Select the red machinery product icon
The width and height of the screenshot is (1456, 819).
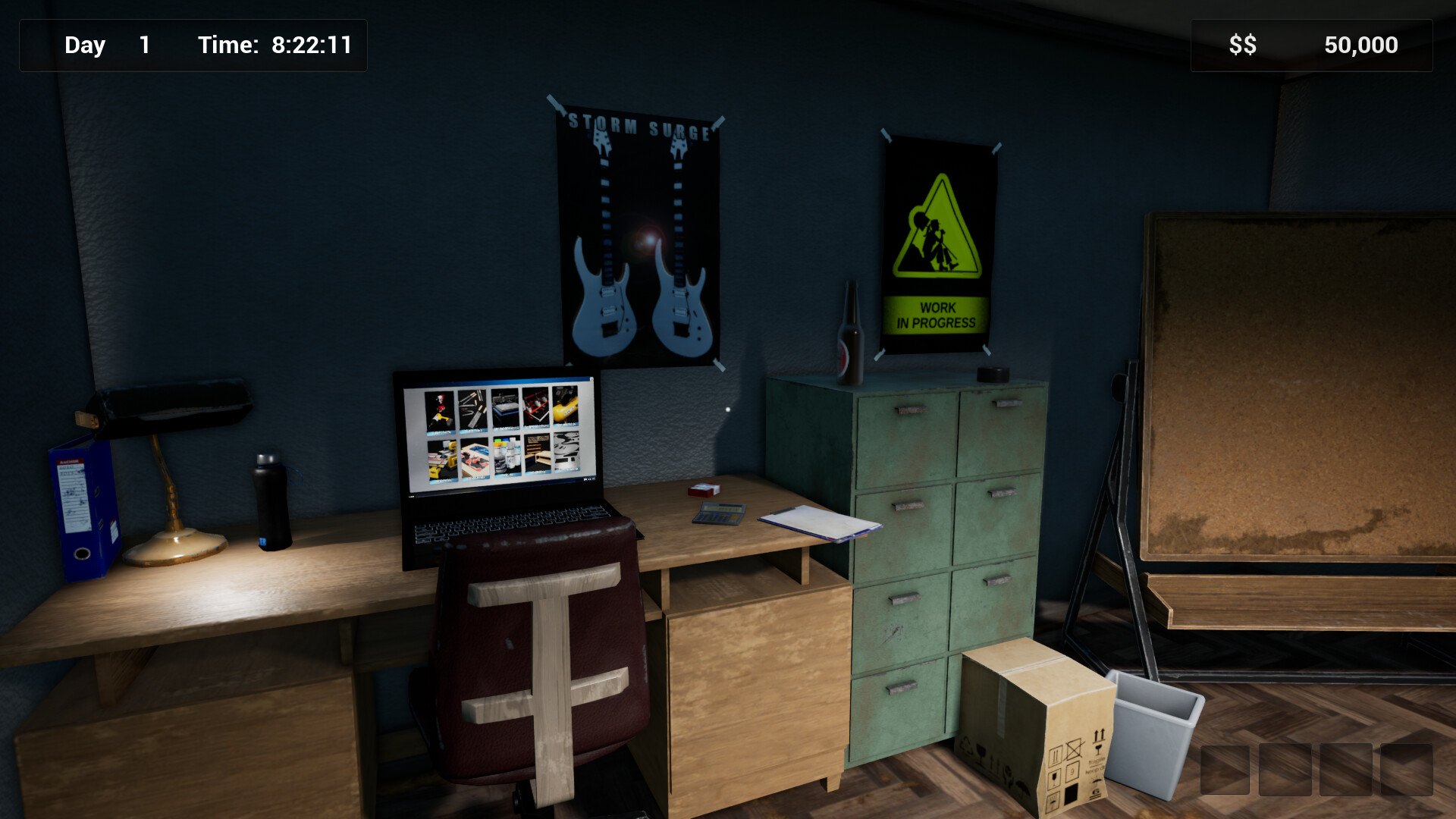(535, 406)
